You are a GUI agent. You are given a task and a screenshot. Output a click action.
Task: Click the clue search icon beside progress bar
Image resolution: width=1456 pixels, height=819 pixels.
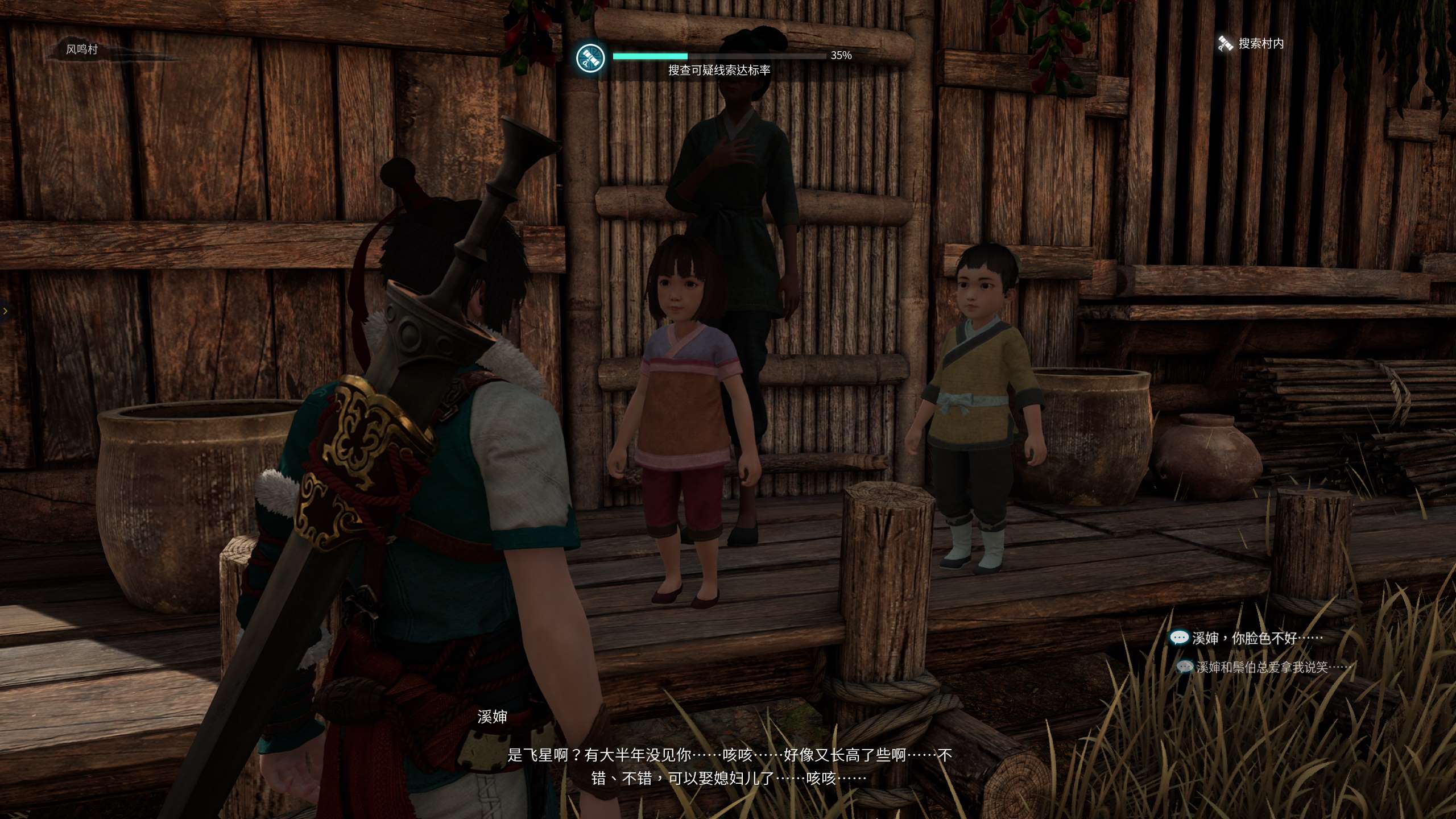point(589,59)
